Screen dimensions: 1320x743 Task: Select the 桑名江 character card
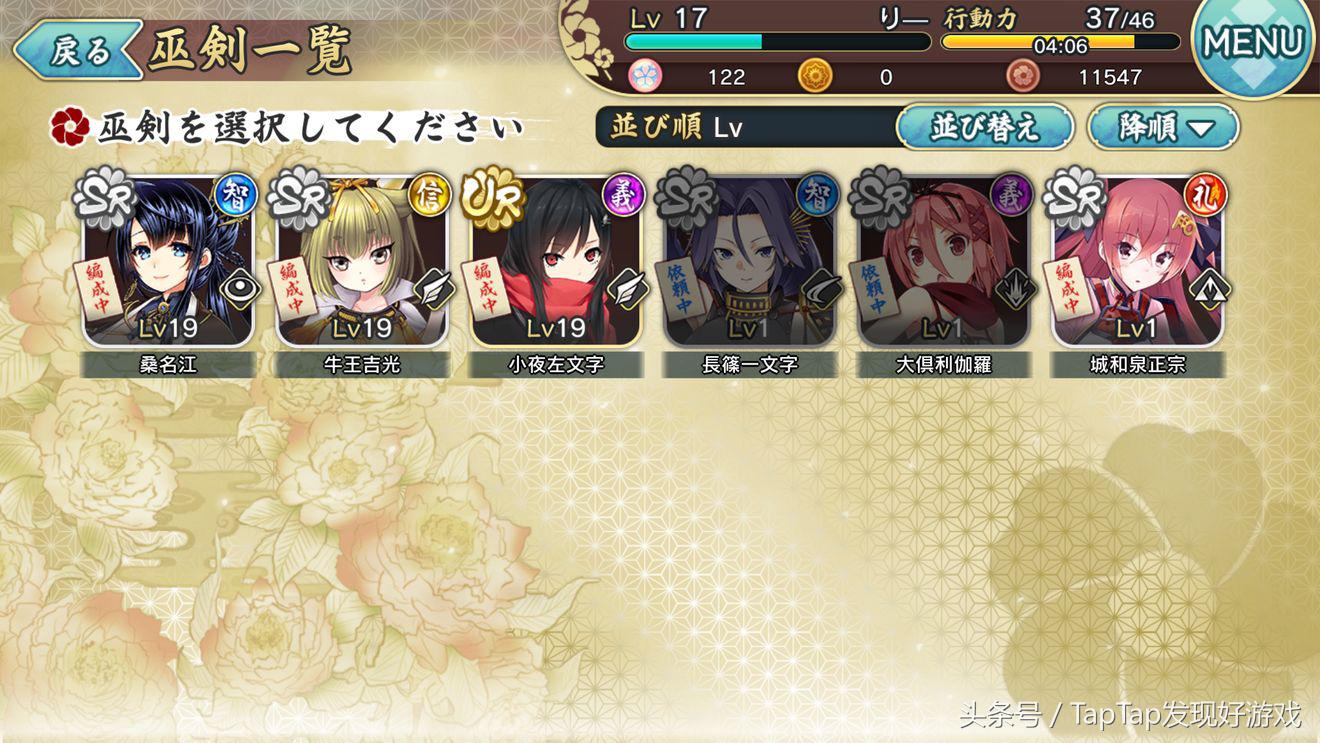(x=168, y=265)
